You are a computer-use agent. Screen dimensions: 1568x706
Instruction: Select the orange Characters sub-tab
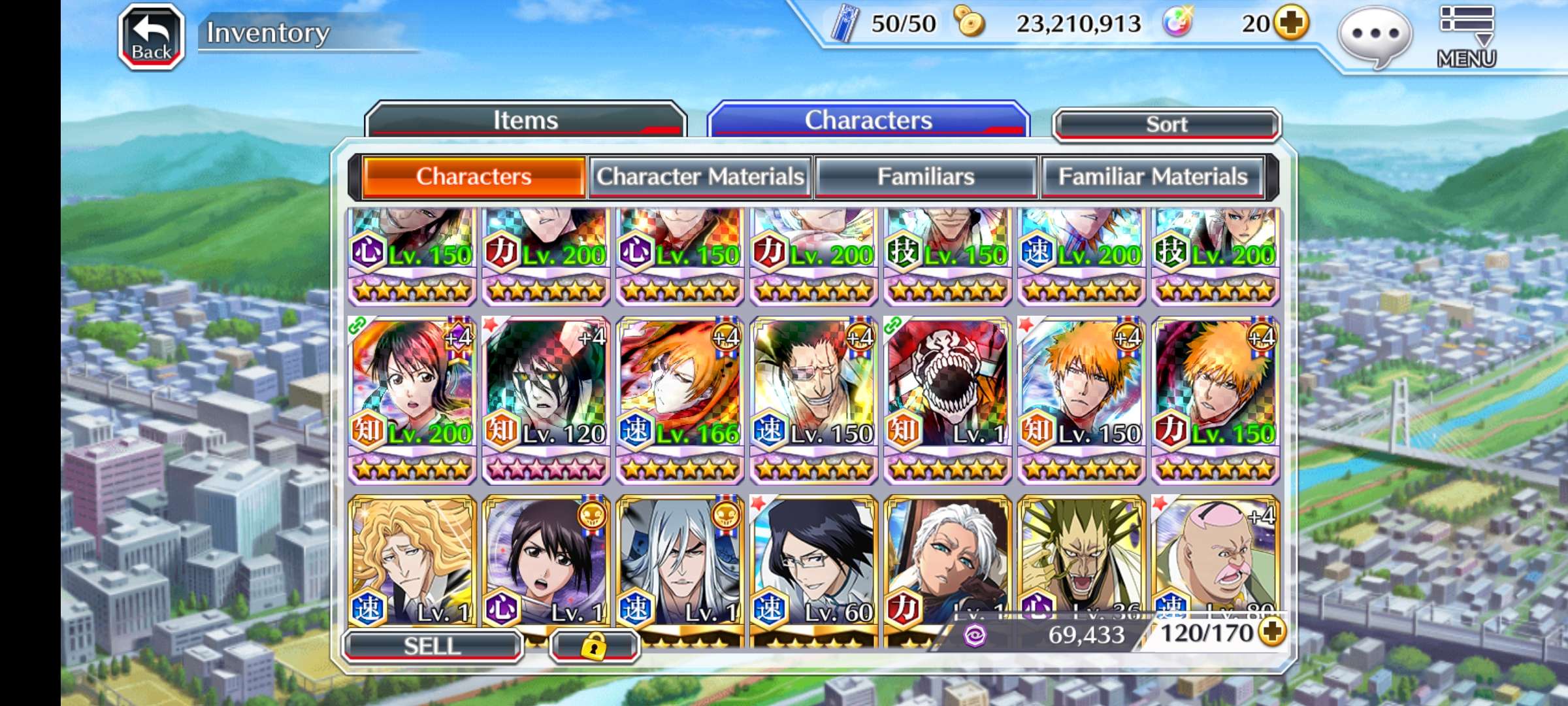coord(474,176)
